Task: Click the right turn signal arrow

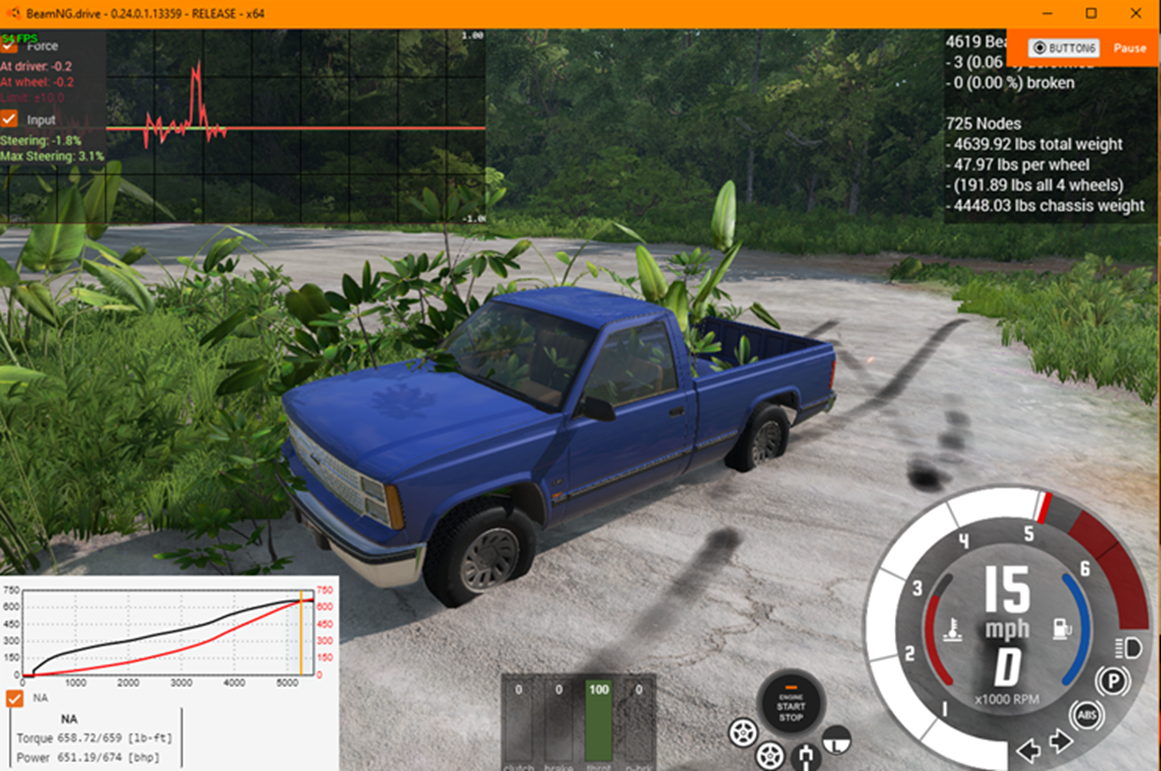Action: (1061, 741)
